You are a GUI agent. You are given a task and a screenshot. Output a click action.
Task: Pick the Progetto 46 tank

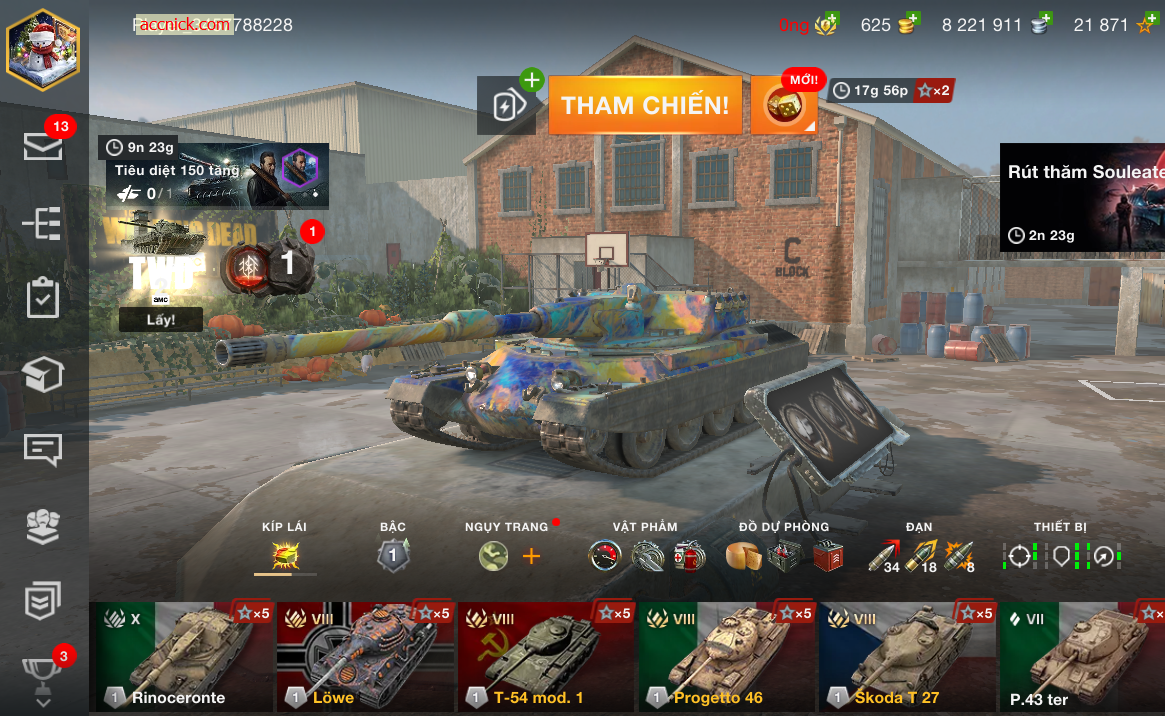coord(727,656)
